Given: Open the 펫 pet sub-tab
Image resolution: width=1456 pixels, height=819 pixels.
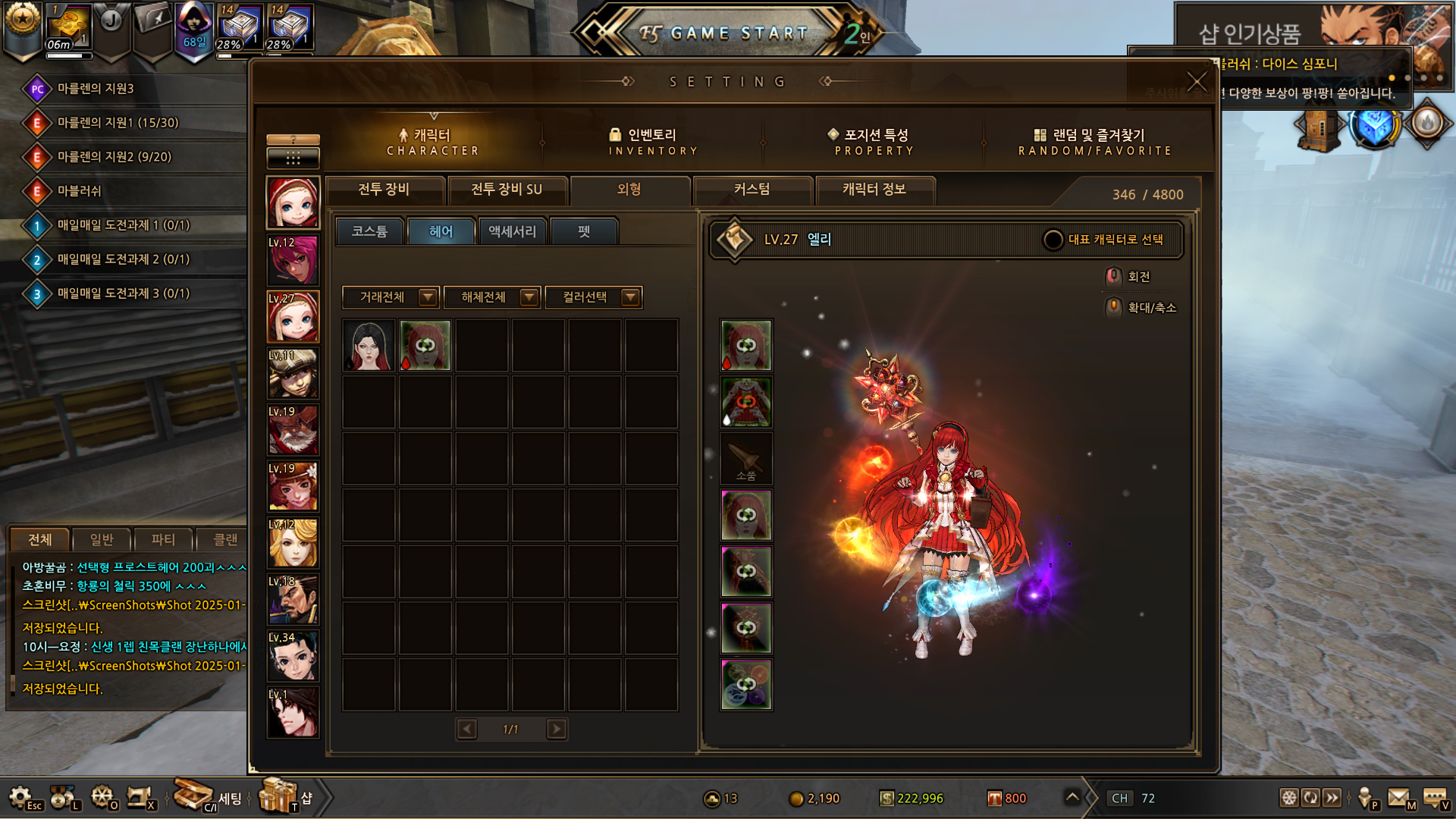Looking at the screenshot, I should [584, 231].
